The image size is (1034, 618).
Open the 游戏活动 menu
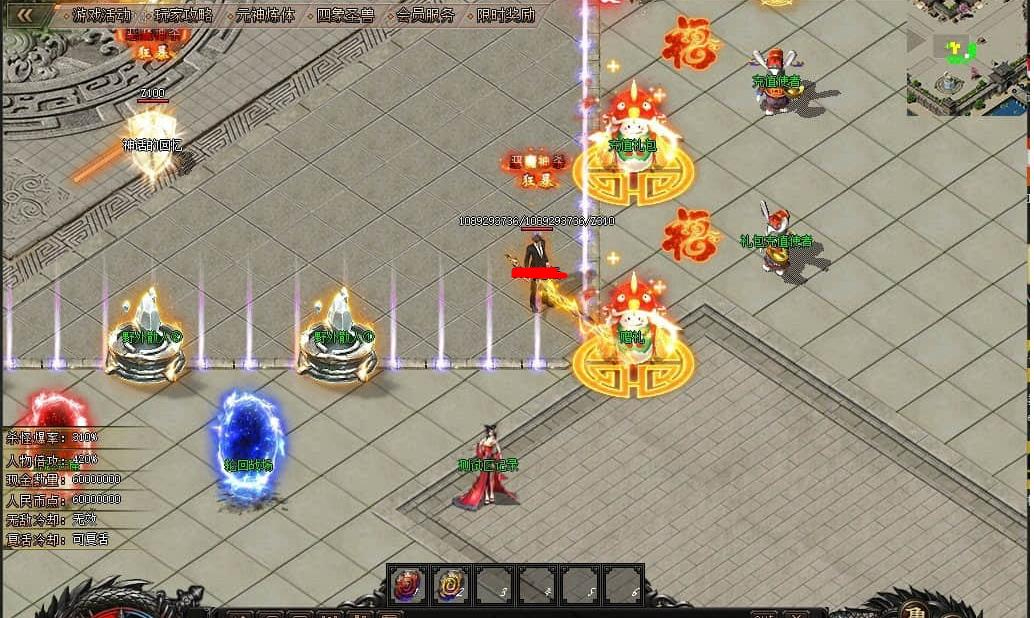101,15
